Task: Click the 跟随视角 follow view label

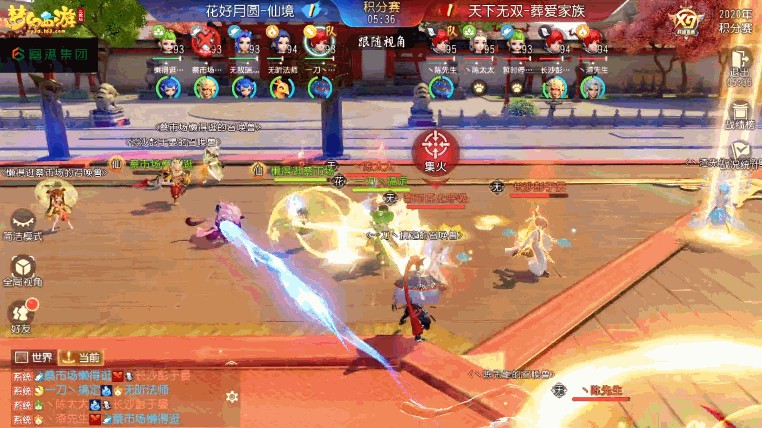Action: (x=380, y=43)
